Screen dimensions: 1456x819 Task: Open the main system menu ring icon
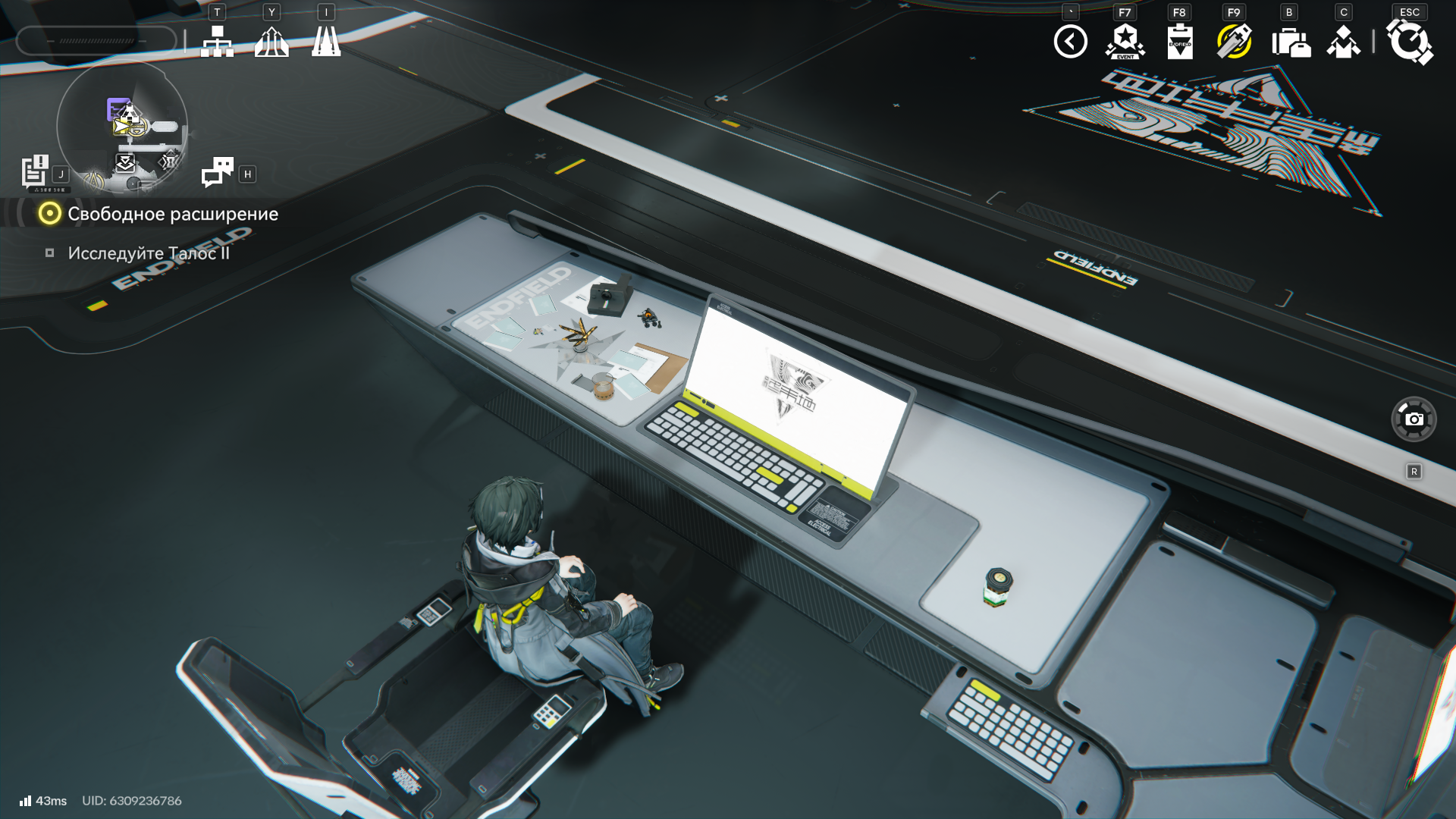pos(1409,42)
